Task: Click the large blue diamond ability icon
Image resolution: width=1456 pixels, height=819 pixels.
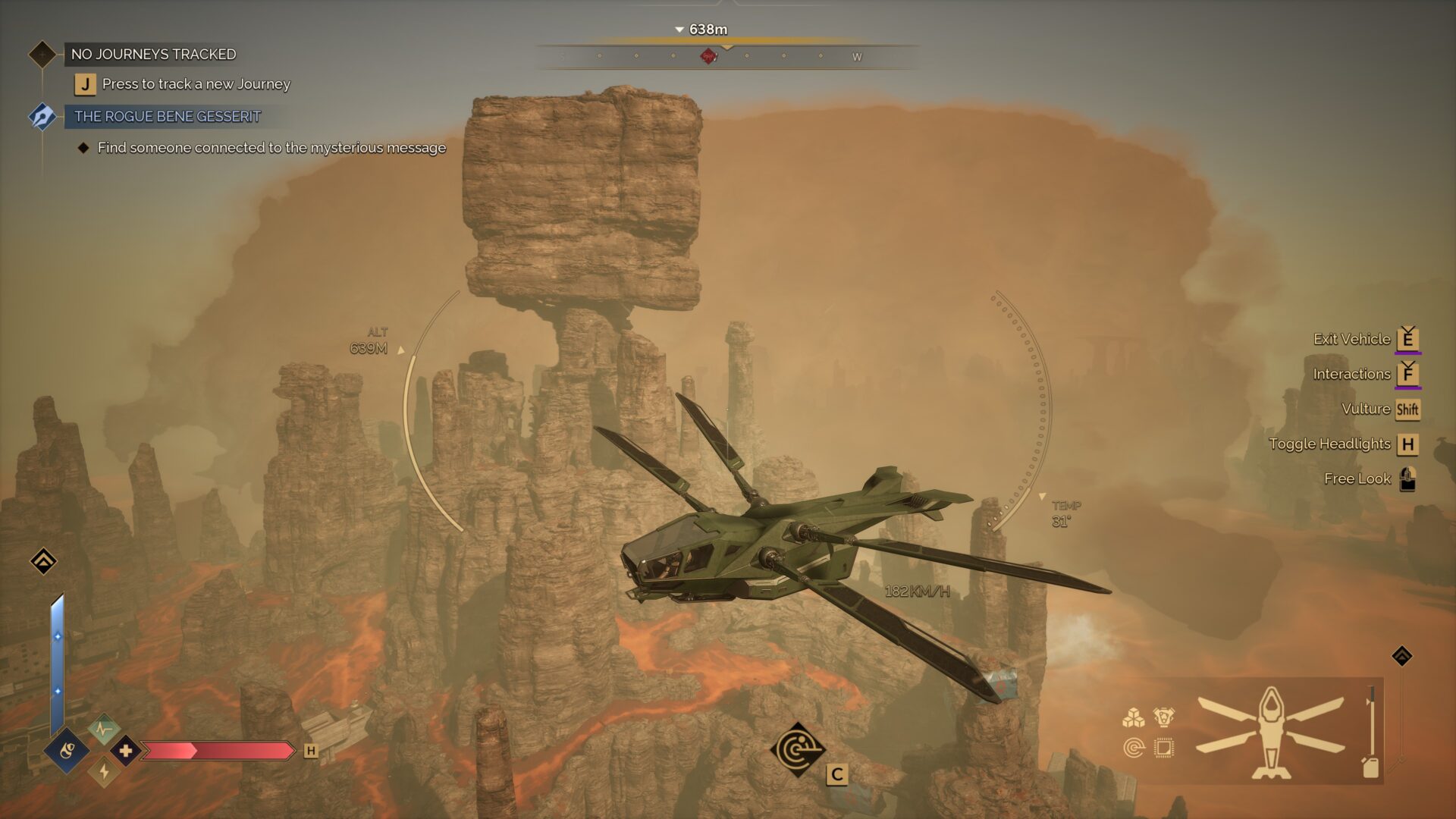Action: [x=67, y=751]
